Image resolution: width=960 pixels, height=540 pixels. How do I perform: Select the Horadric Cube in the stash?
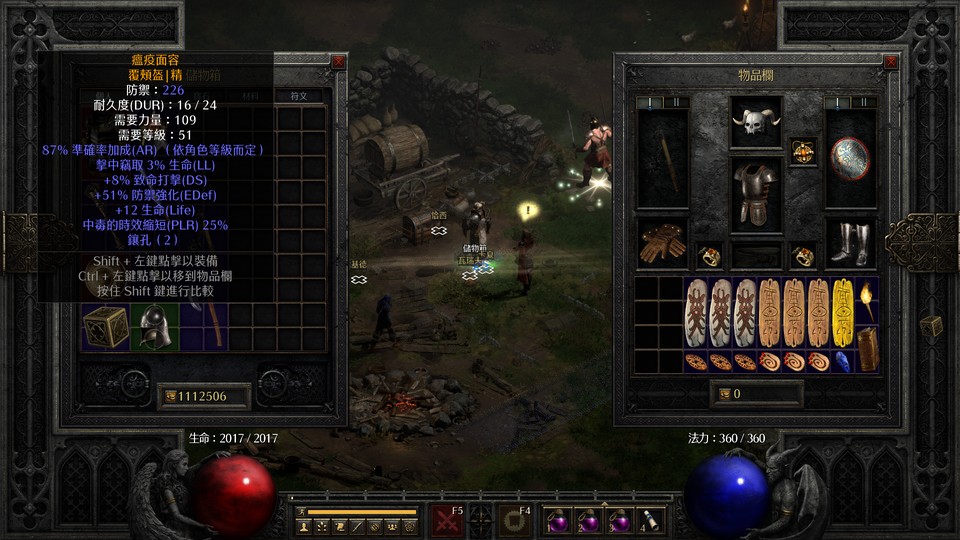pos(105,327)
